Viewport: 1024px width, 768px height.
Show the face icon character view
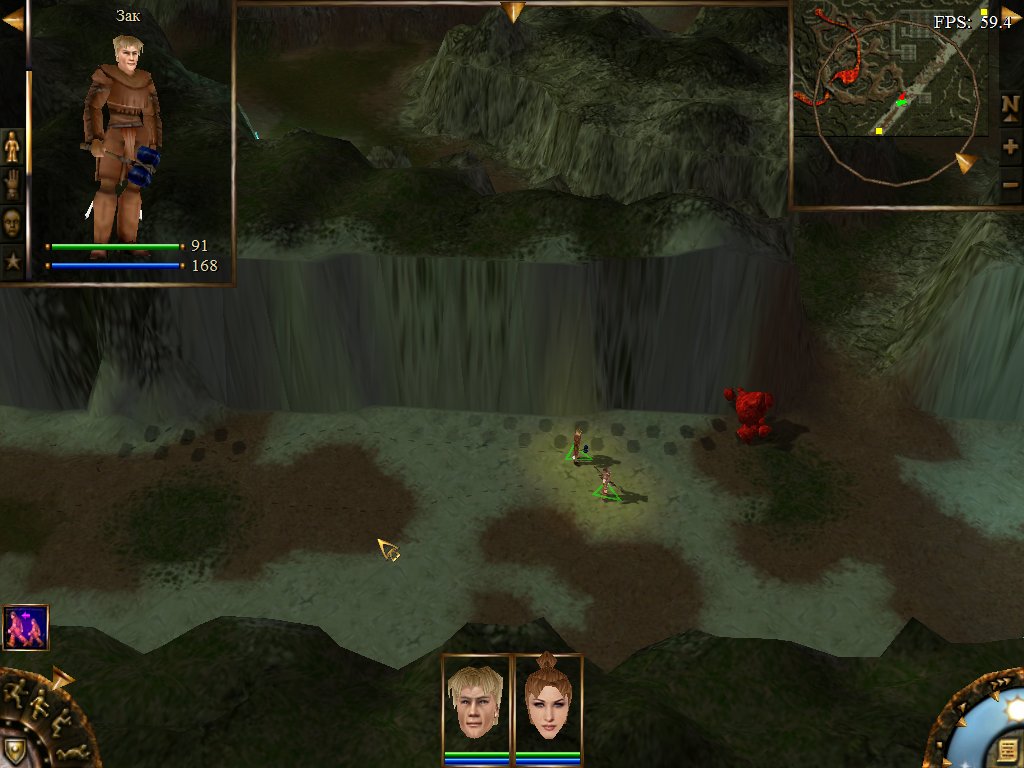pyautogui.click(x=12, y=222)
